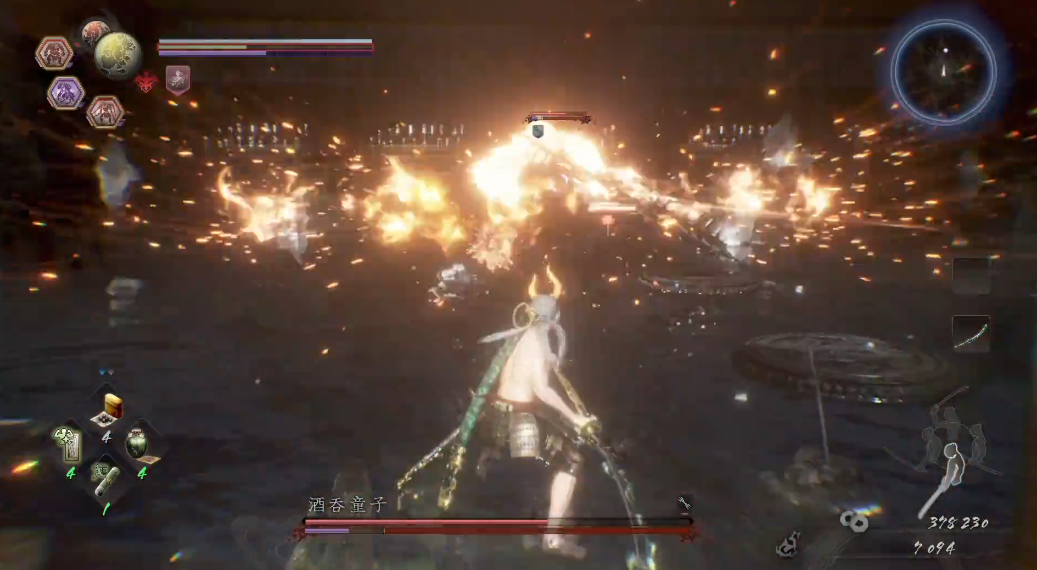
Task: Open the circular radar compass
Action: point(943,72)
